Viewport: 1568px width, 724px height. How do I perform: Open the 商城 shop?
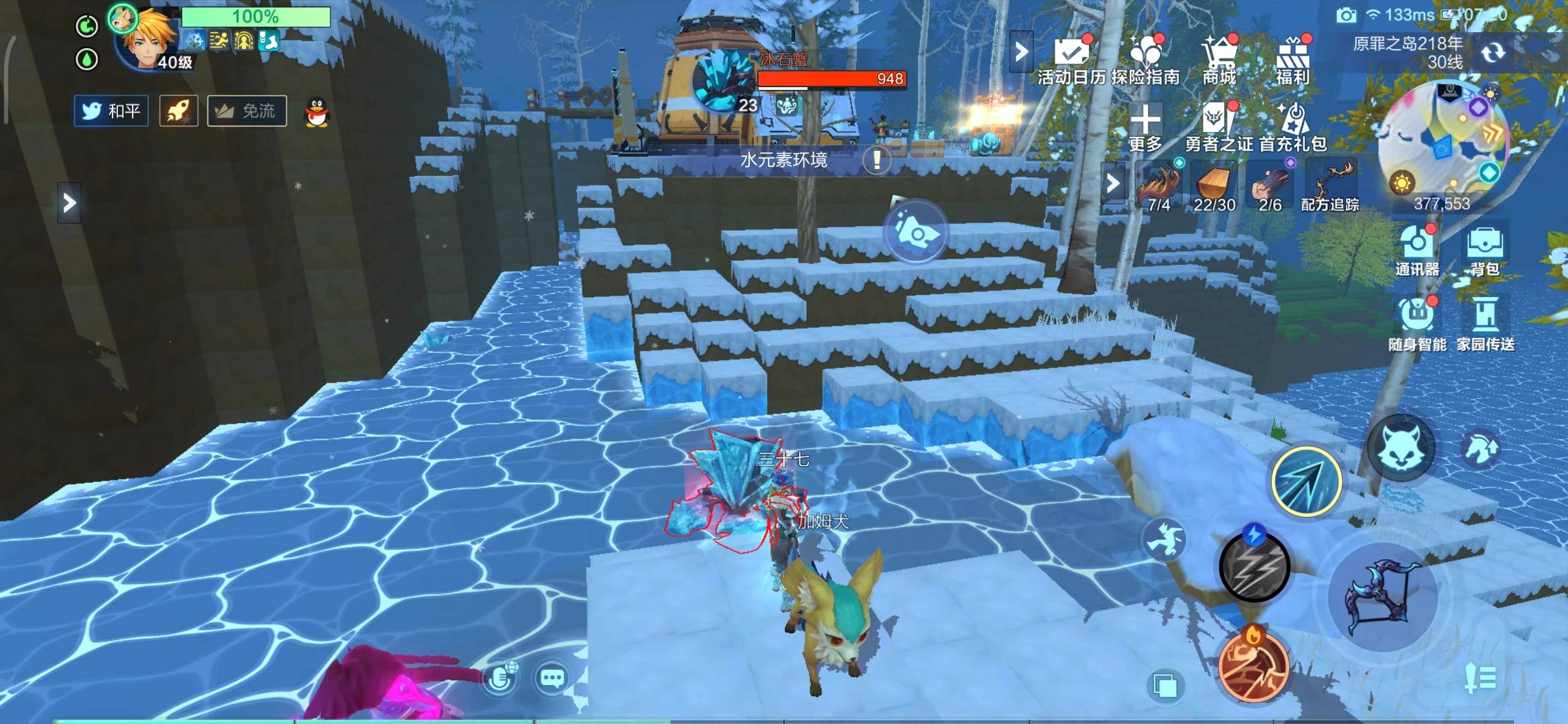pos(1219,60)
